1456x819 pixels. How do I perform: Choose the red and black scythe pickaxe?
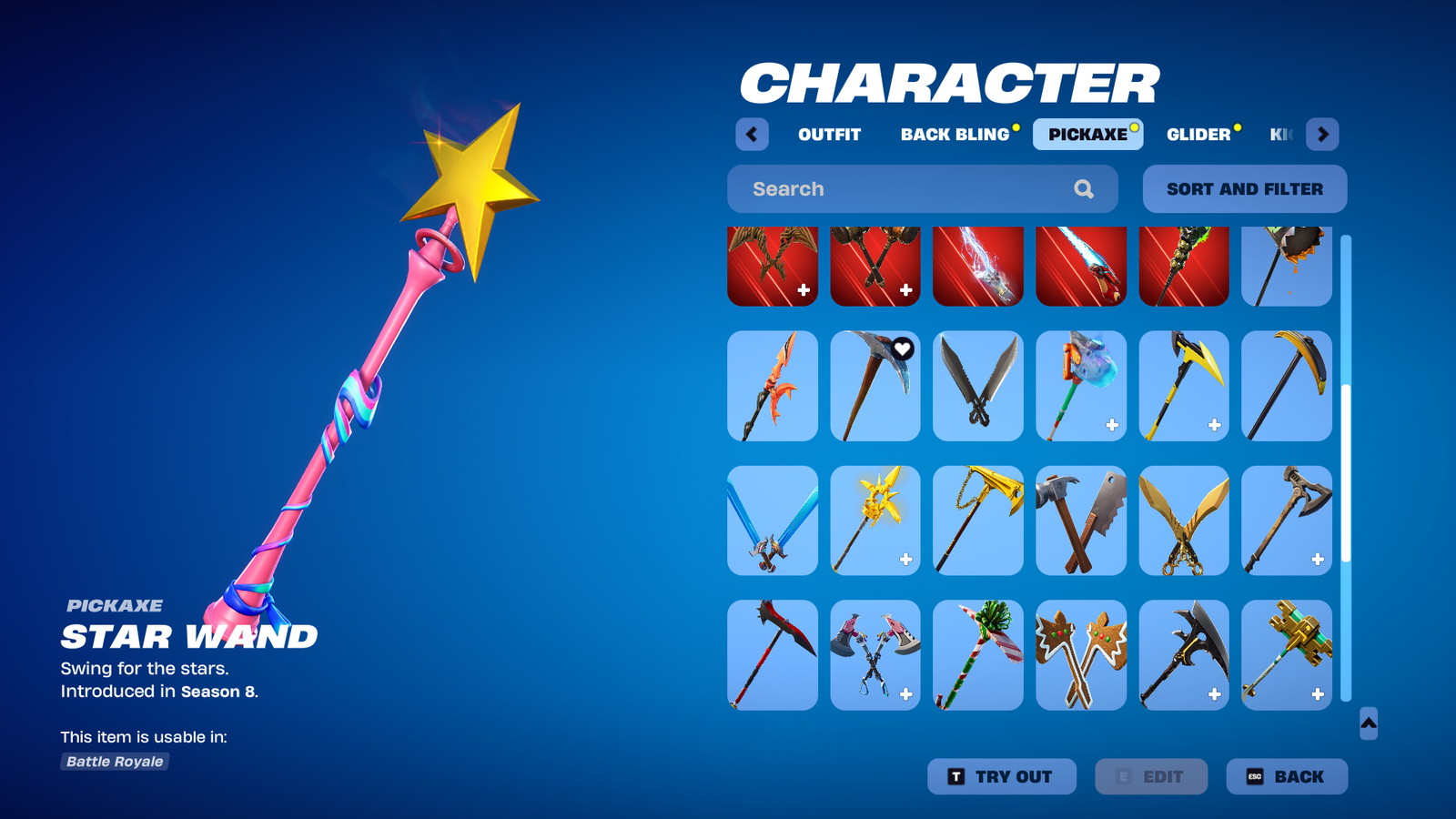[x=773, y=655]
